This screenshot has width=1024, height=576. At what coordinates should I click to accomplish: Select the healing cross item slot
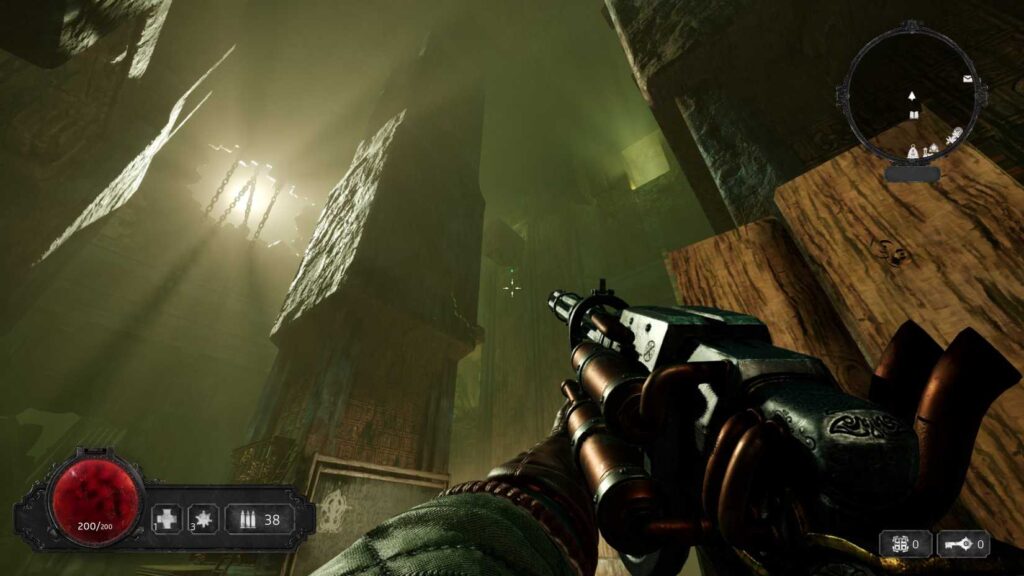[168, 519]
